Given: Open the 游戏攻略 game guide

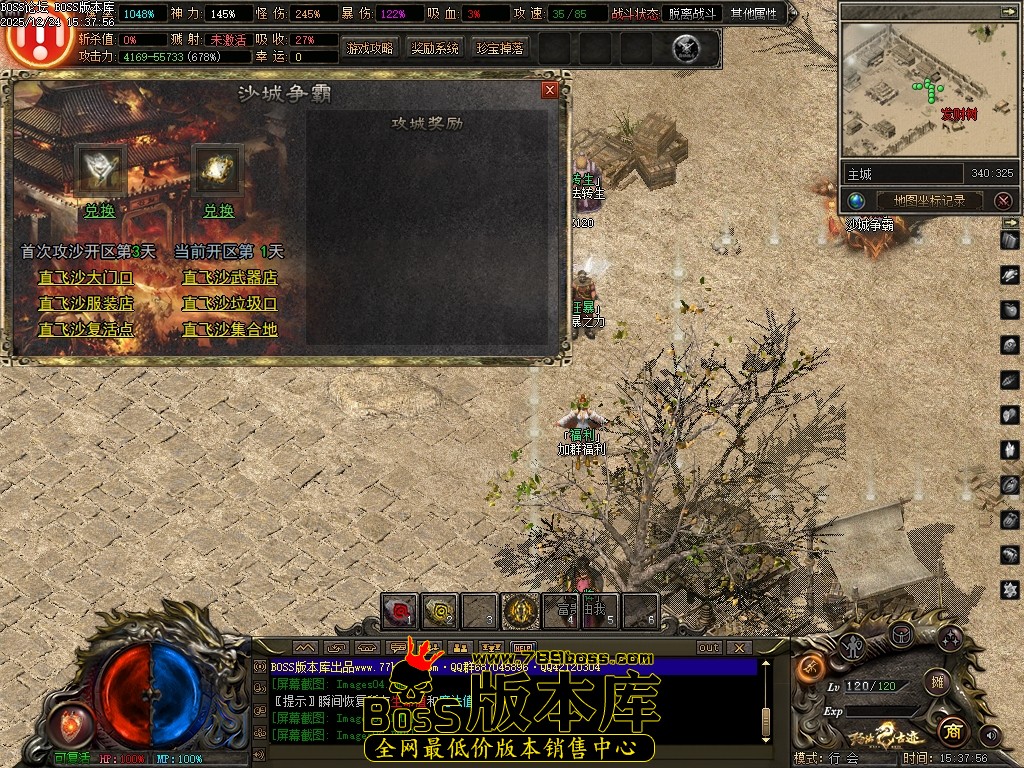Looking at the screenshot, I should pyautogui.click(x=370, y=48).
